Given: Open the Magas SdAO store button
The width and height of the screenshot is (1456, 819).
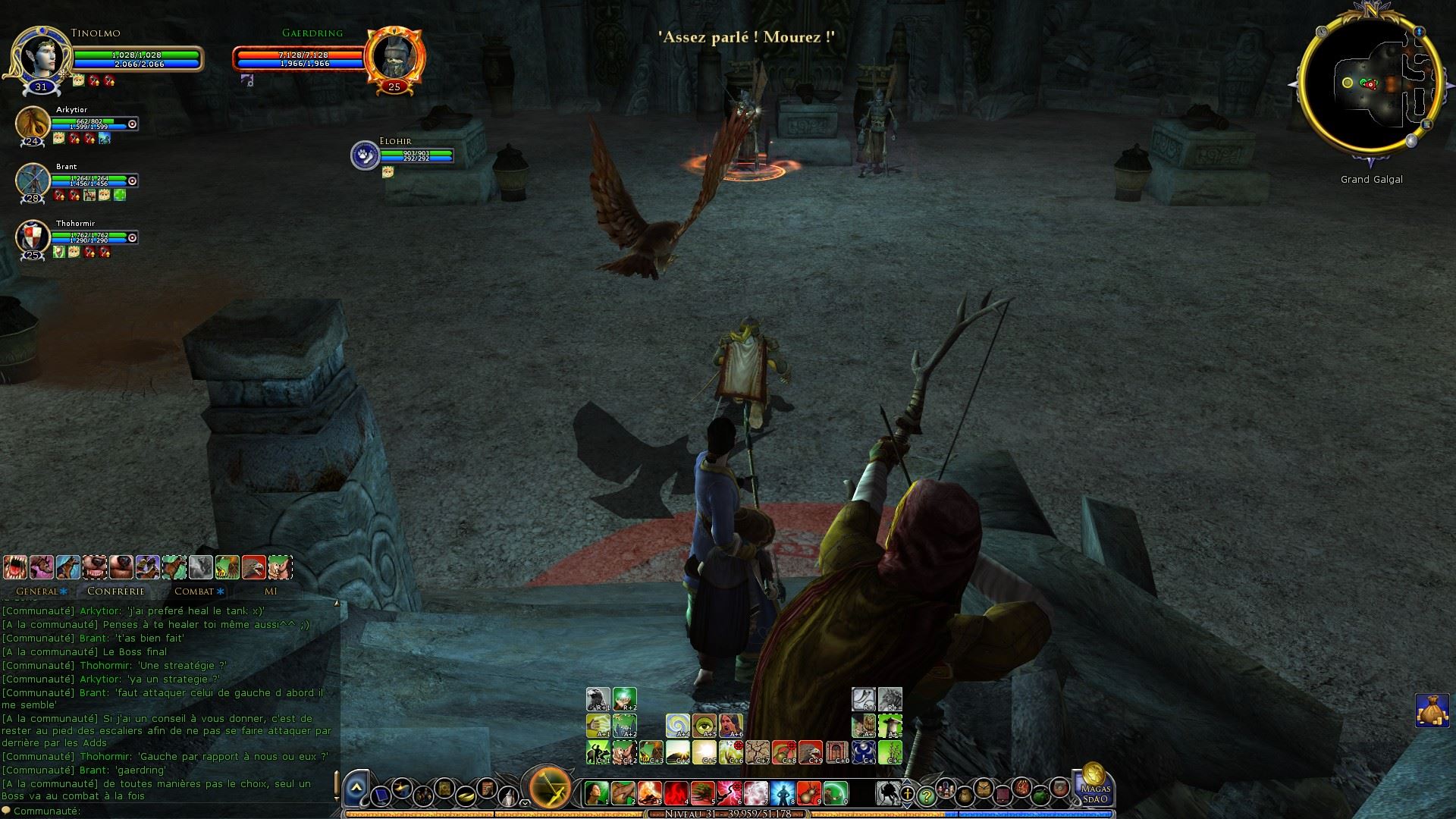Looking at the screenshot, I should pos(1095,785).
